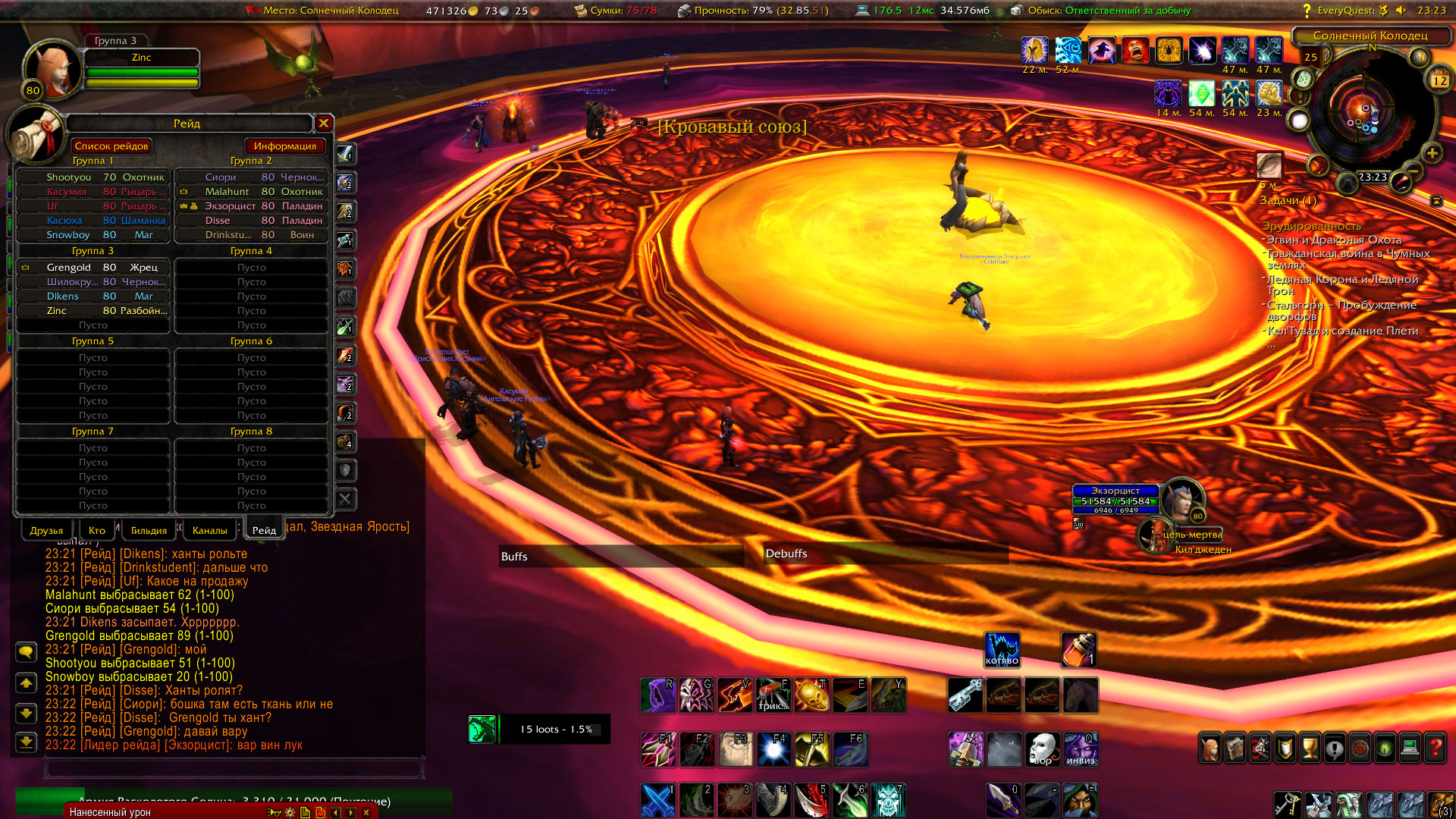This screenshot has width=1456, height=819.
Task: Close the Raid window
Action: pyautogui.click(x=324, y=123)
